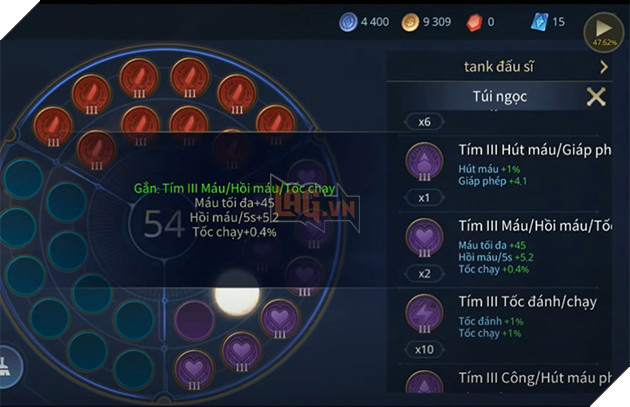Click the gold play button showing 47.62%
This screenshot has width=630, height=407.
tap(604, 30)
